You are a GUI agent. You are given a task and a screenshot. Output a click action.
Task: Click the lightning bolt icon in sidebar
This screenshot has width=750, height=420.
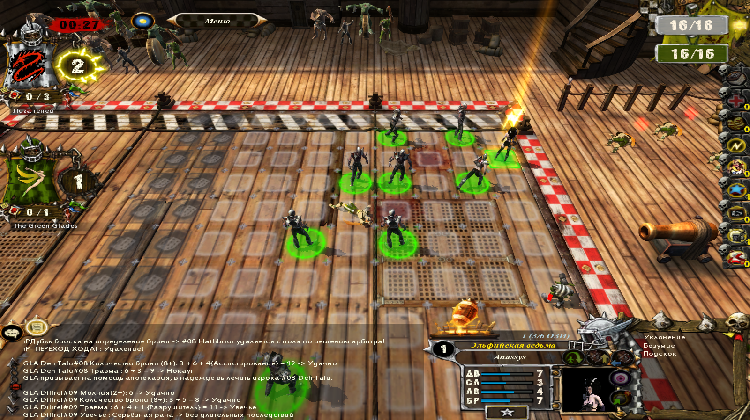point(737,145)
